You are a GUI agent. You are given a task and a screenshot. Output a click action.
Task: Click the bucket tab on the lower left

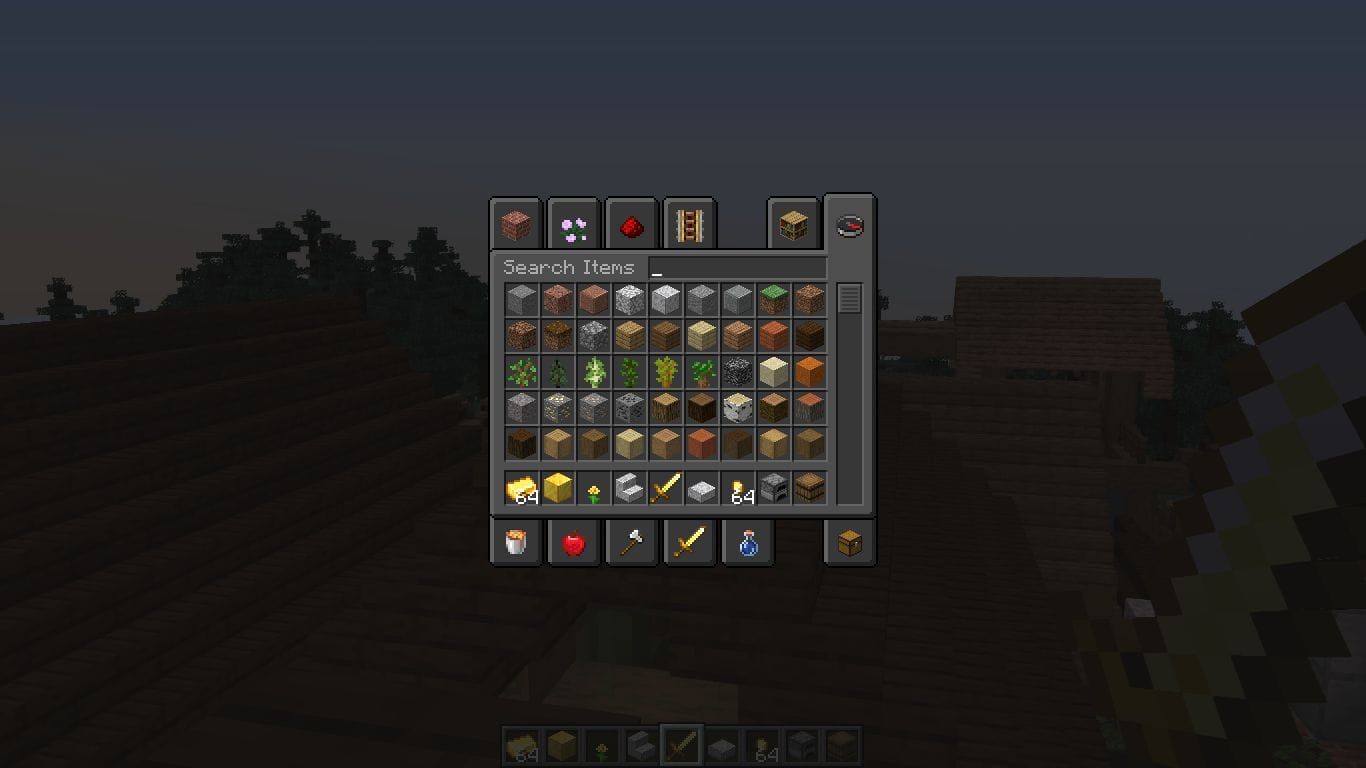(x=515, y=542)
